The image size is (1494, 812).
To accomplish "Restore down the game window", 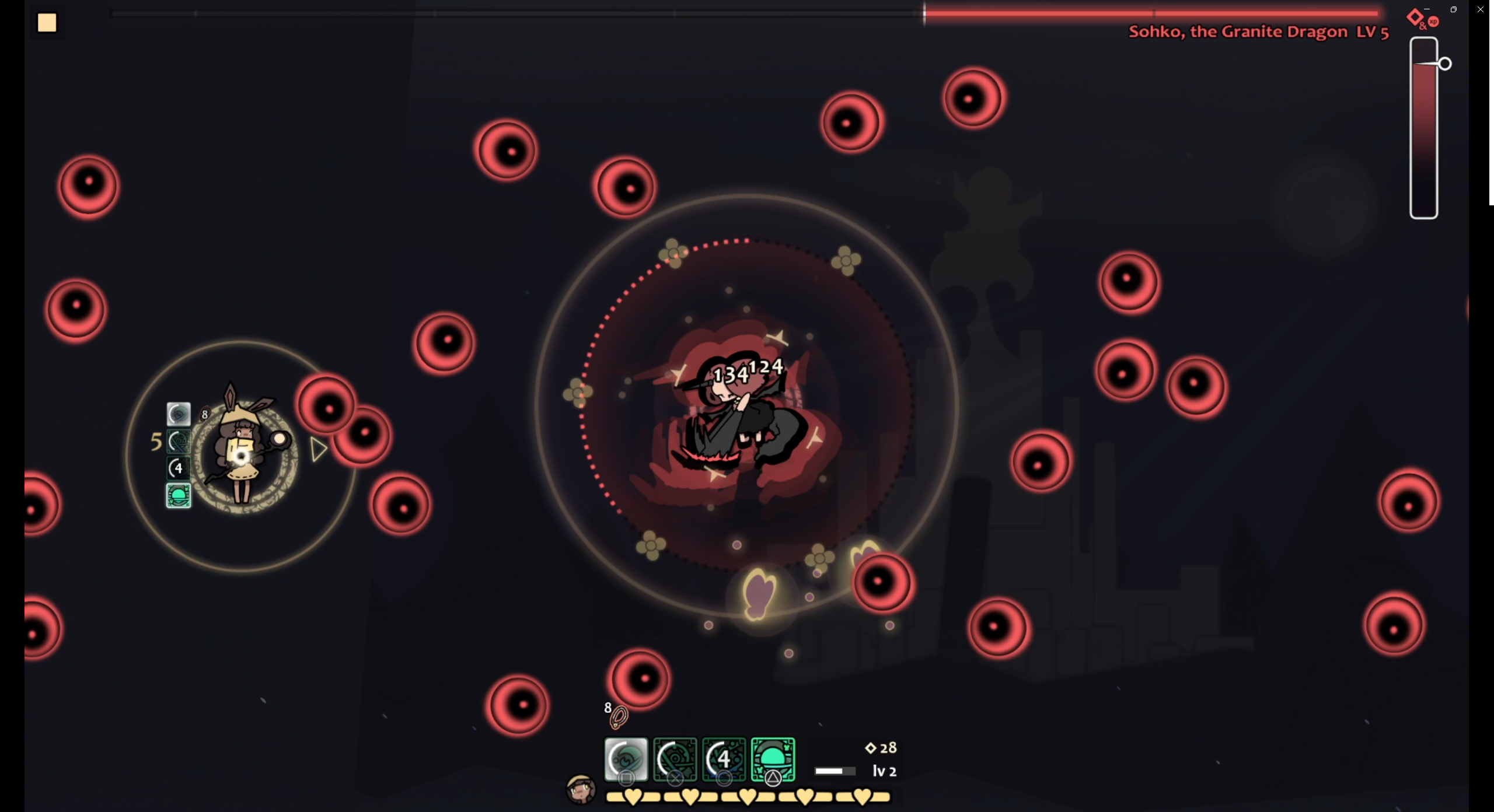I will 1453,9.
